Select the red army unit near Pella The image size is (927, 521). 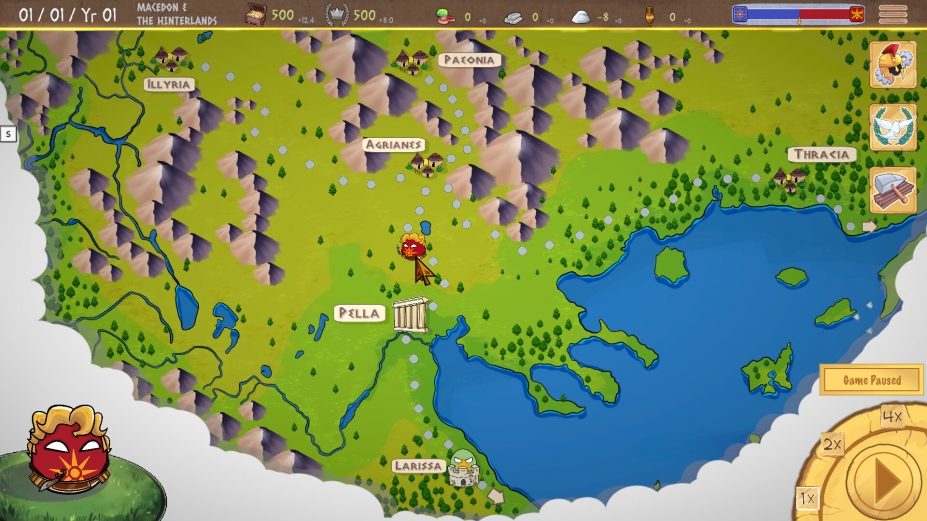411,246
